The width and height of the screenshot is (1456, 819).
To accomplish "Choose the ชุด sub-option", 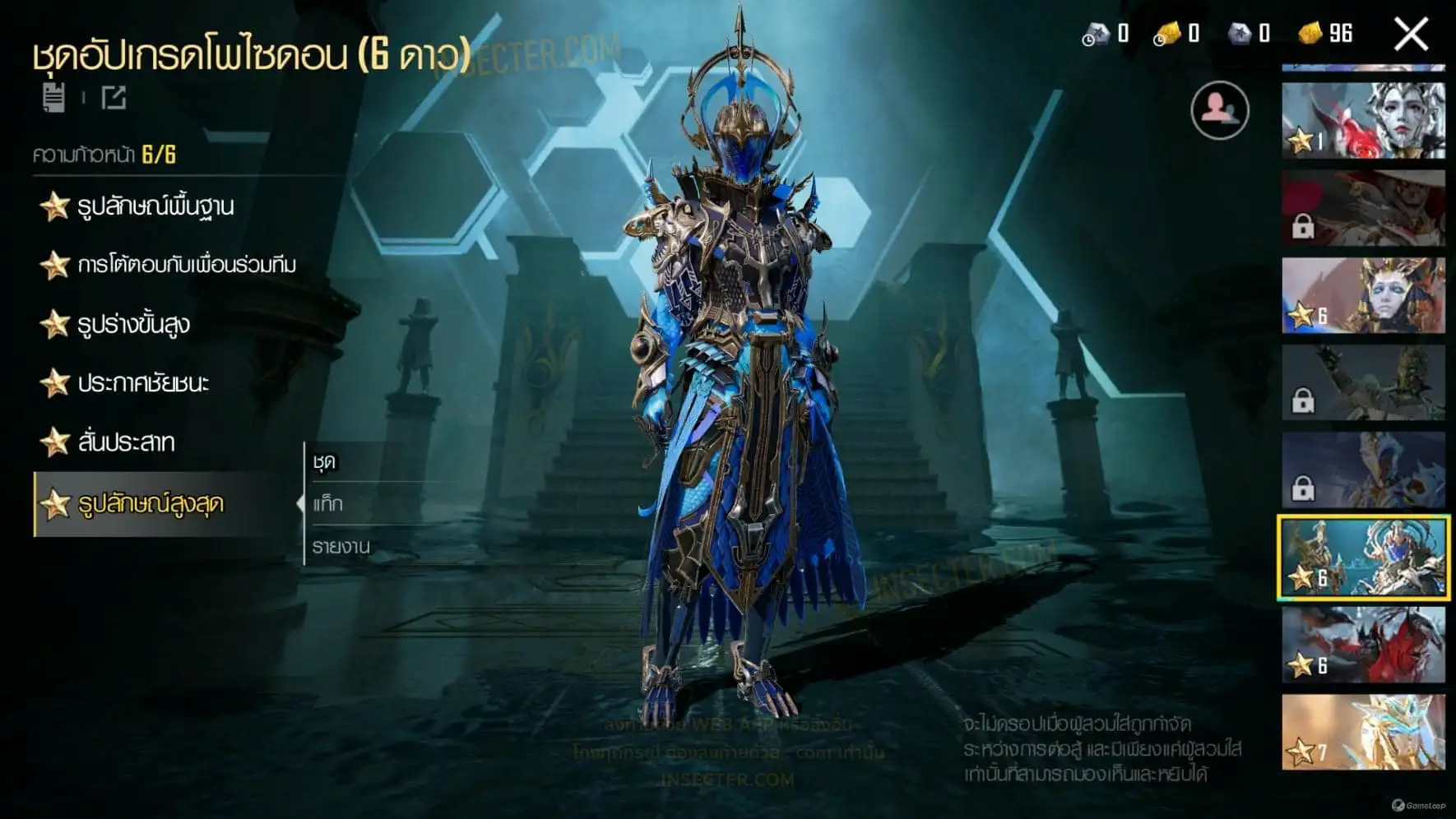I will click(325, 462).
